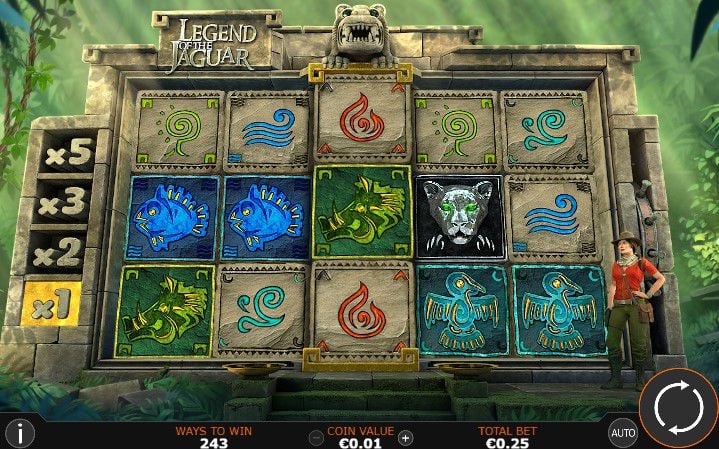Decrease the coin value with minus
The height and width of the screenshot is (449, 719).
[317, 437]
